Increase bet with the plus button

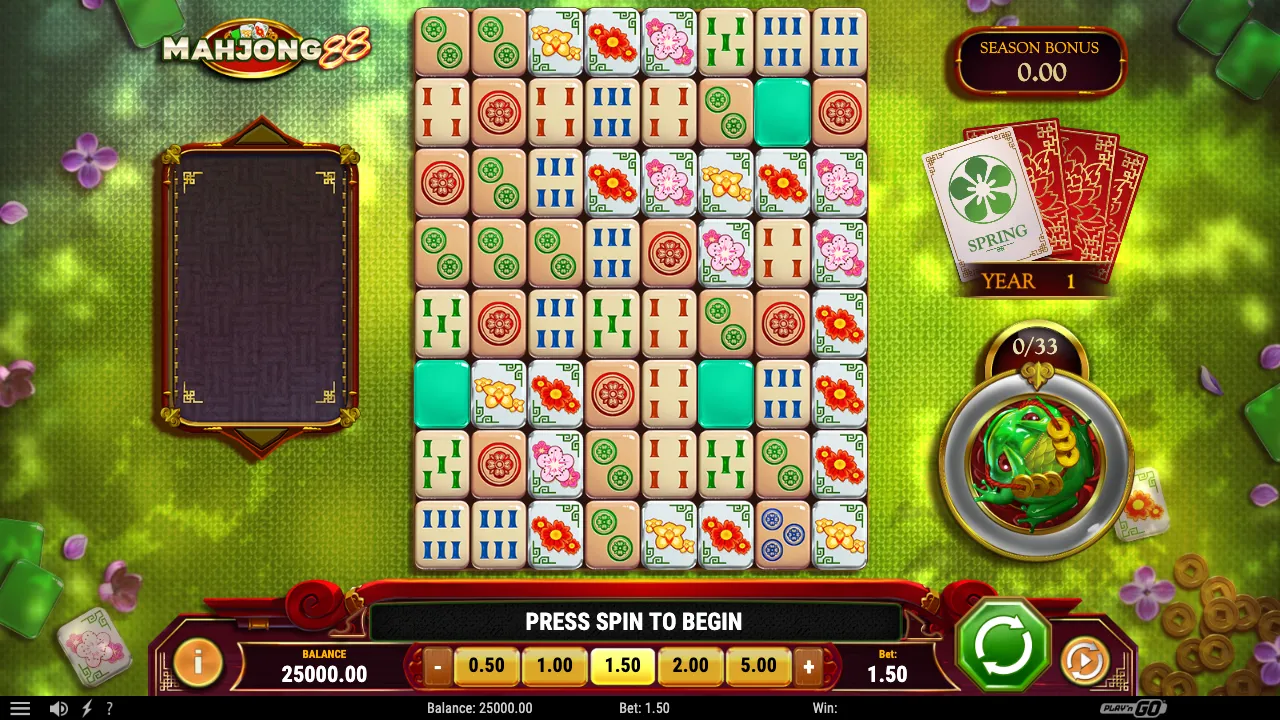tap(810, 665)
